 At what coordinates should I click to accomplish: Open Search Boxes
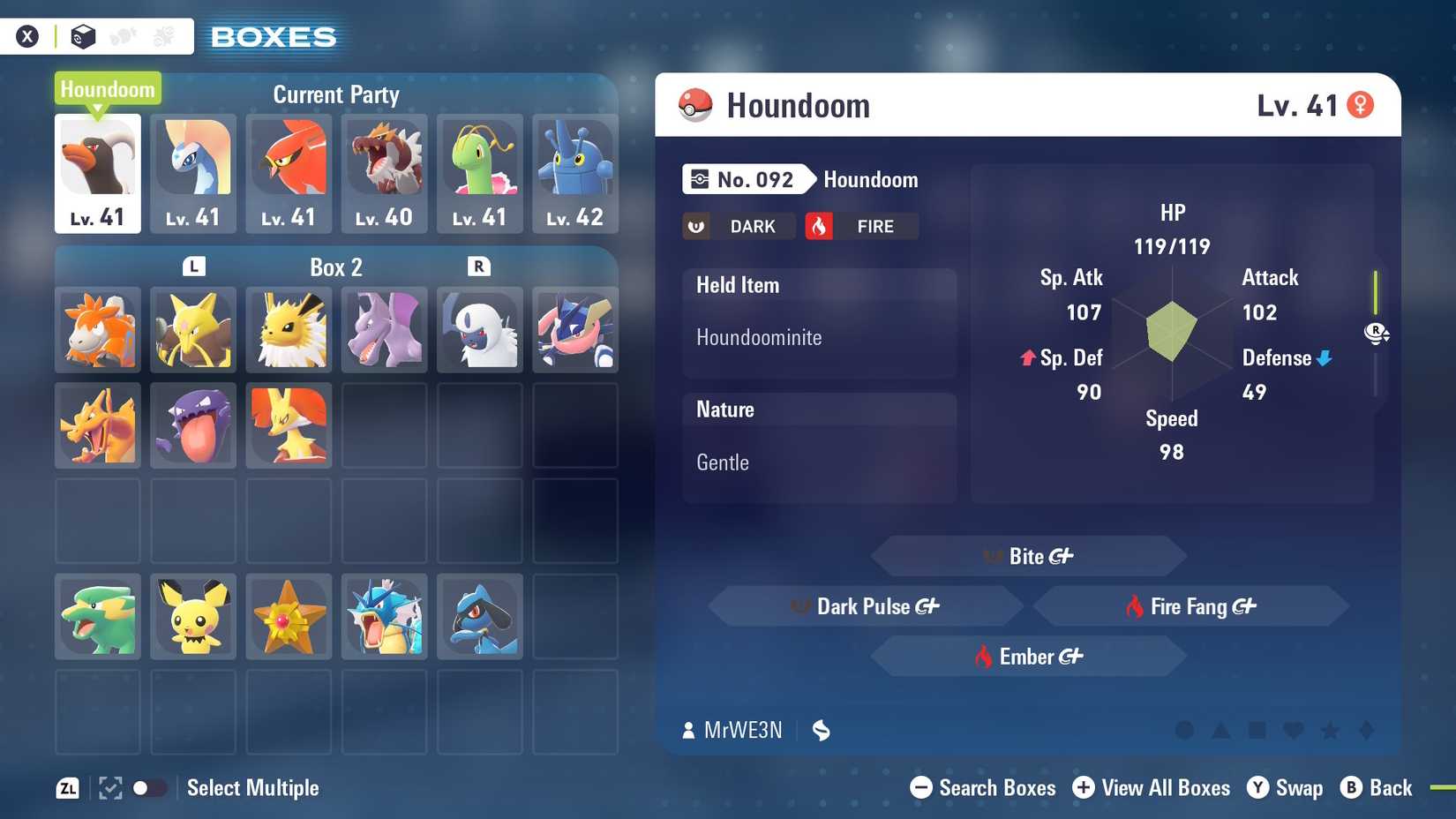coord(982,787)
